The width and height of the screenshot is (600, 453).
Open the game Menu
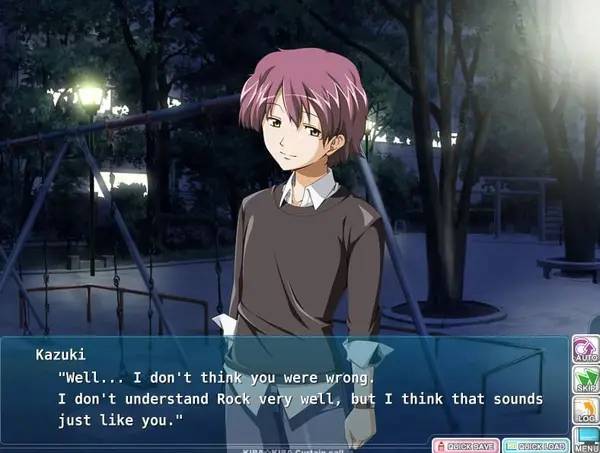pyautogui.click(x=585, y=440)
